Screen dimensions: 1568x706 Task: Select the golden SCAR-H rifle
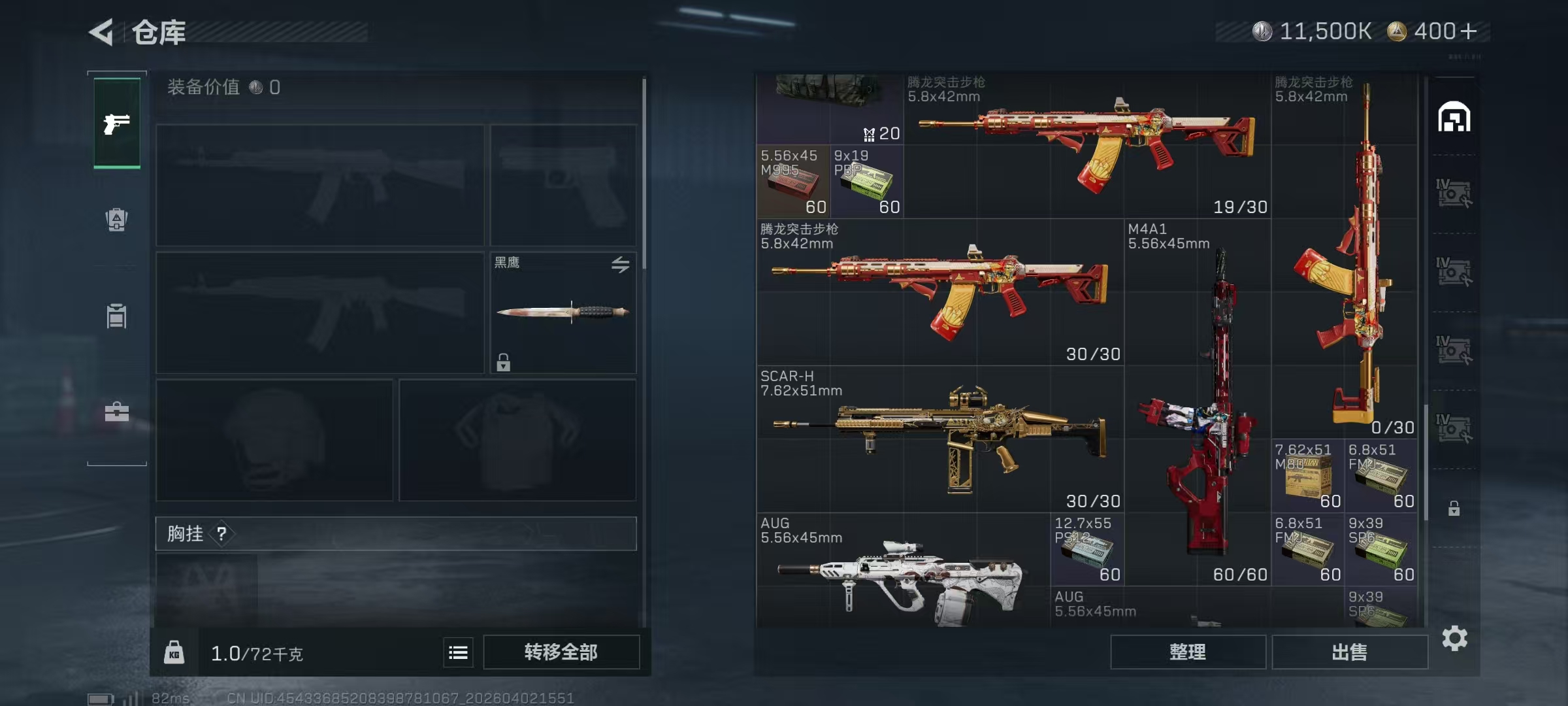pos(939,439)
